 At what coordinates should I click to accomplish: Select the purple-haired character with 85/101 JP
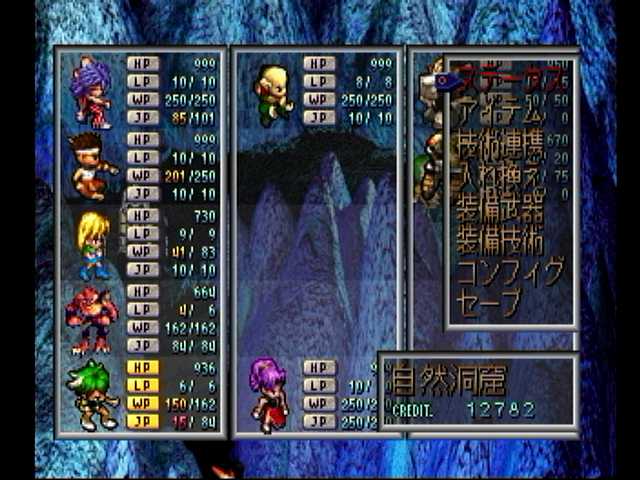pyautogui.click(x=92, y=88)
